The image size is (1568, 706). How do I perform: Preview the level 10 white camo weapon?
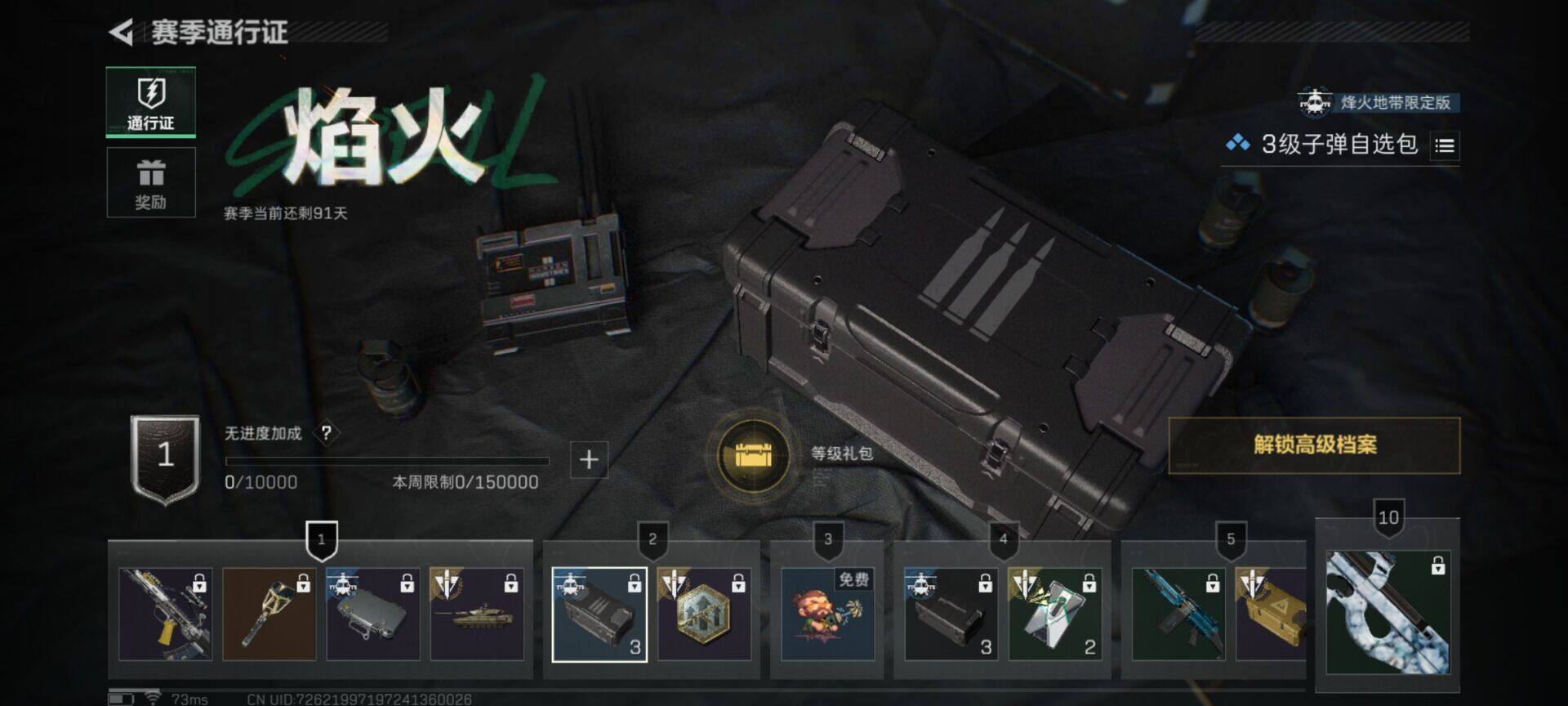point(1388,613)
